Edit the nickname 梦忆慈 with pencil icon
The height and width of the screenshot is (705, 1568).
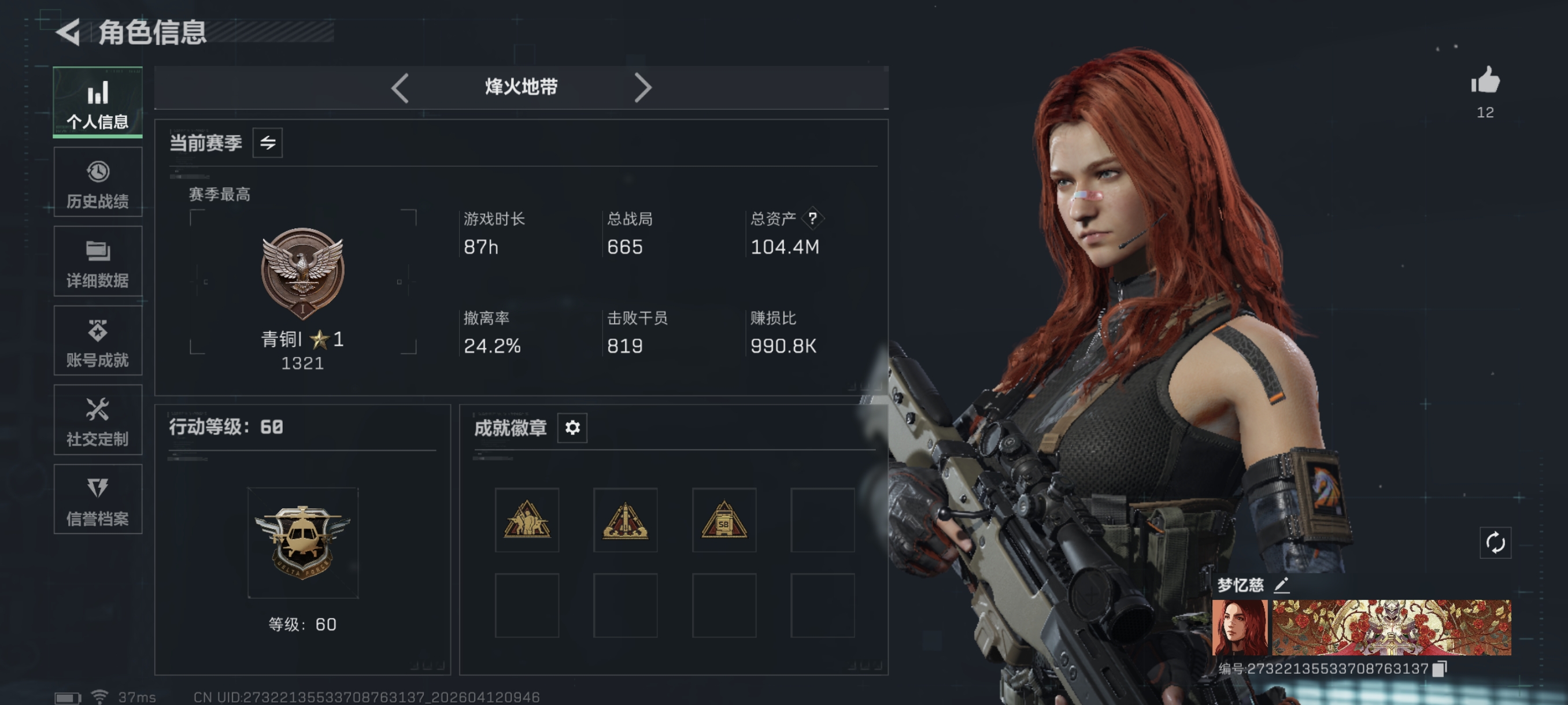tap(1281, 585)
